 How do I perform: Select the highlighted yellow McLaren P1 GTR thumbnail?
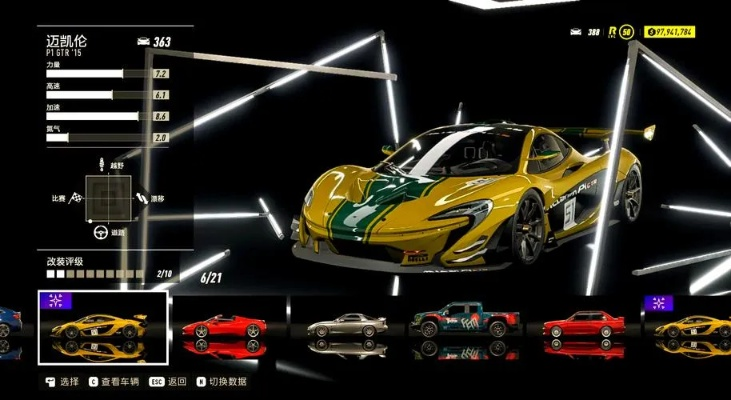tap(102, 326)
